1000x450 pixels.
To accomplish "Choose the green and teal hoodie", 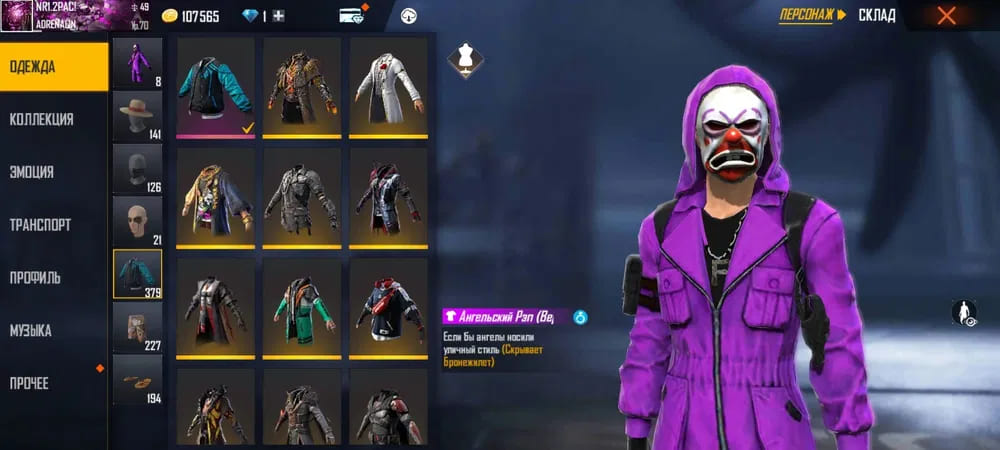I will [301, 307].
